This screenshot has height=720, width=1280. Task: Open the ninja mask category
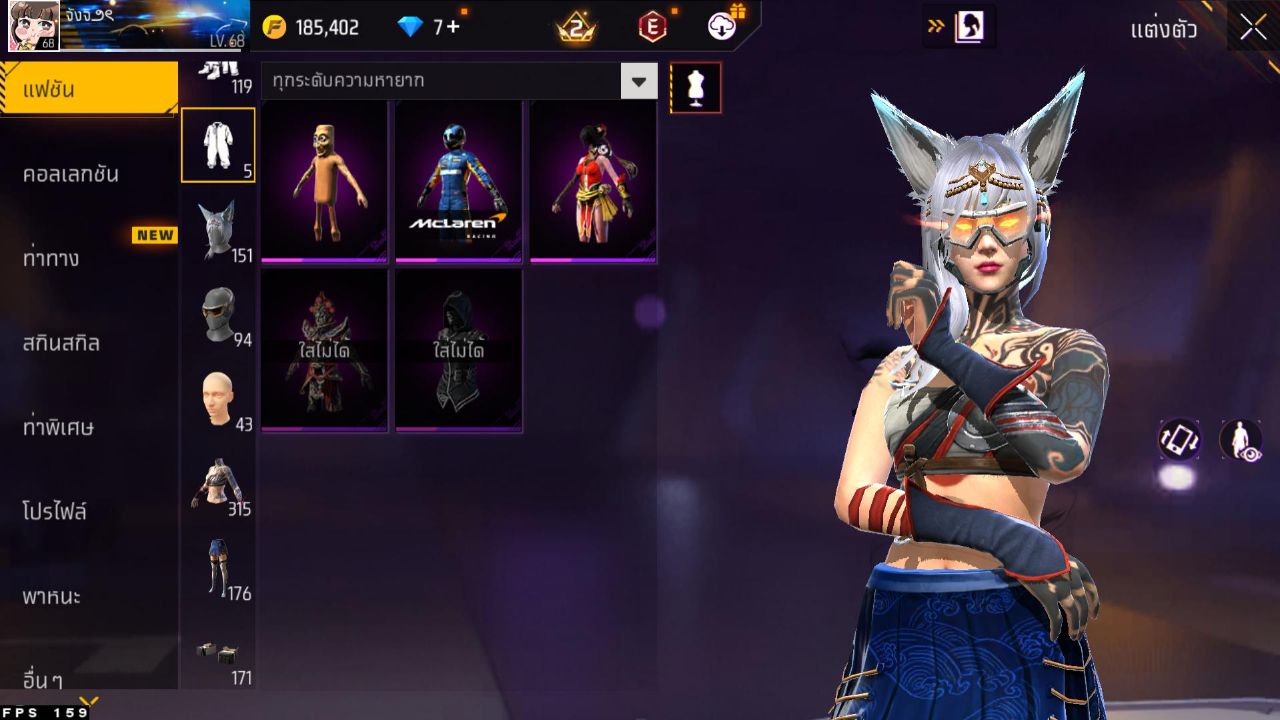(x=218, y=314)
